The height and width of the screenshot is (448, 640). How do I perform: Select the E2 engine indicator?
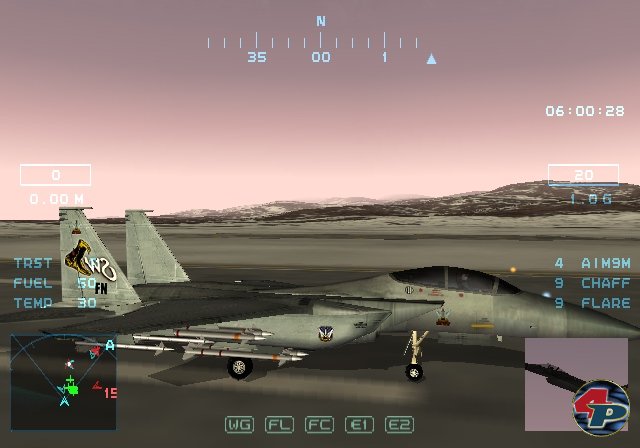[x=399, y=424]
